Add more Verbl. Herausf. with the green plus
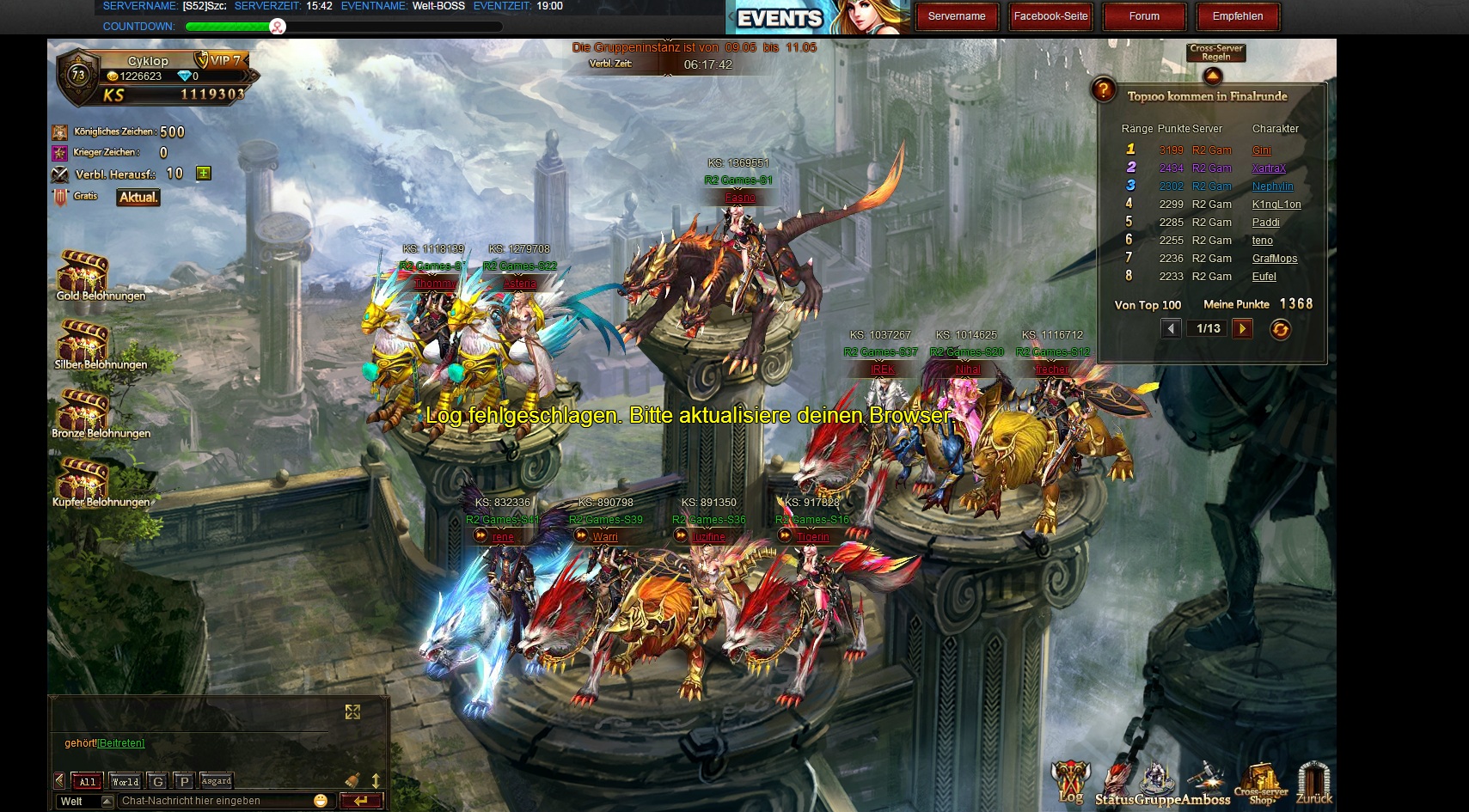 [204, 174]
